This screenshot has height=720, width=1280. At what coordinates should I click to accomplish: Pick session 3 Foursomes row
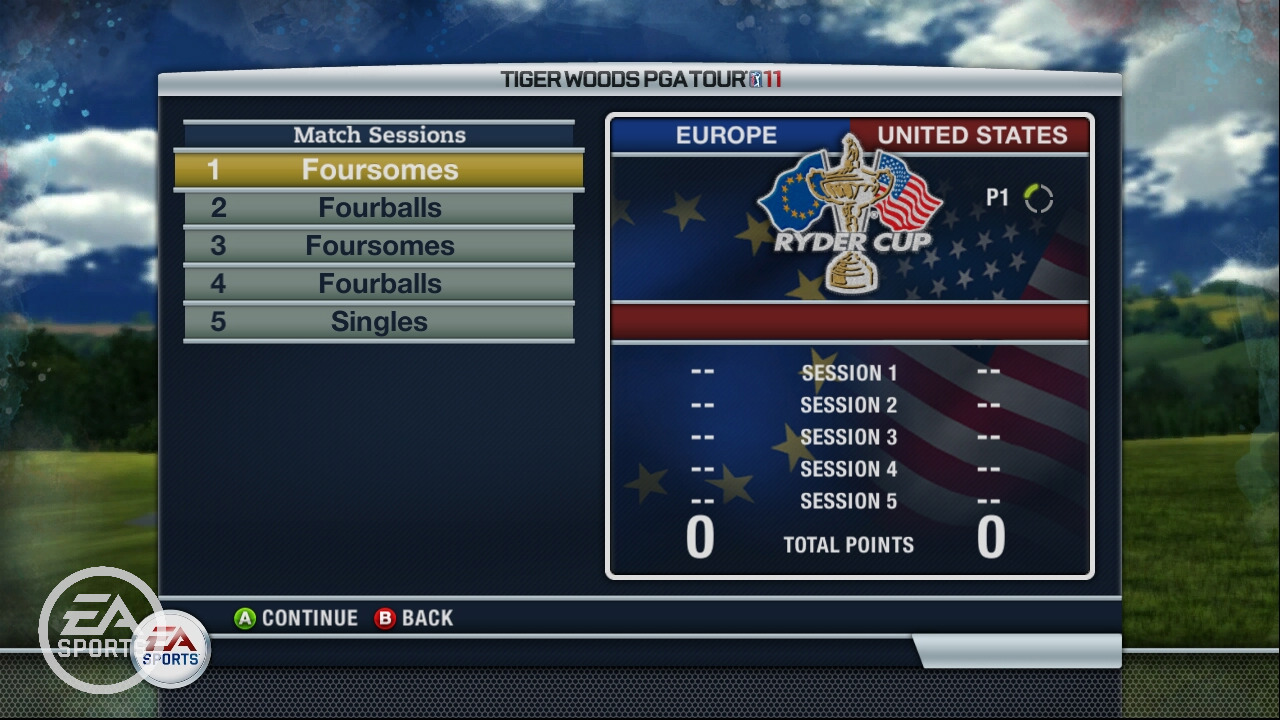click(379, 246)
